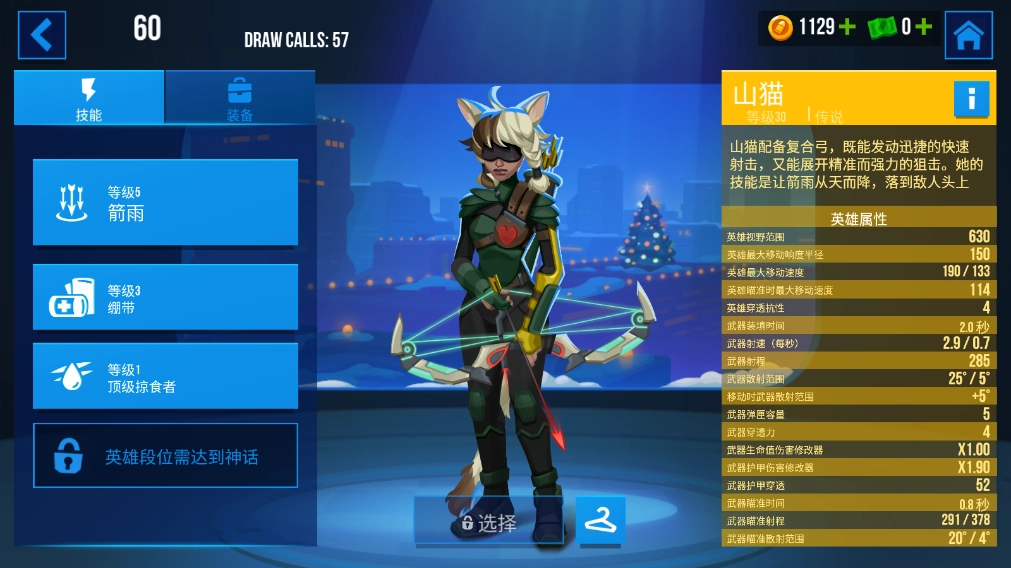The image size is (1011, 568).
Task: Select the 箭雨 skill
Action: click(x=165, y=202)
